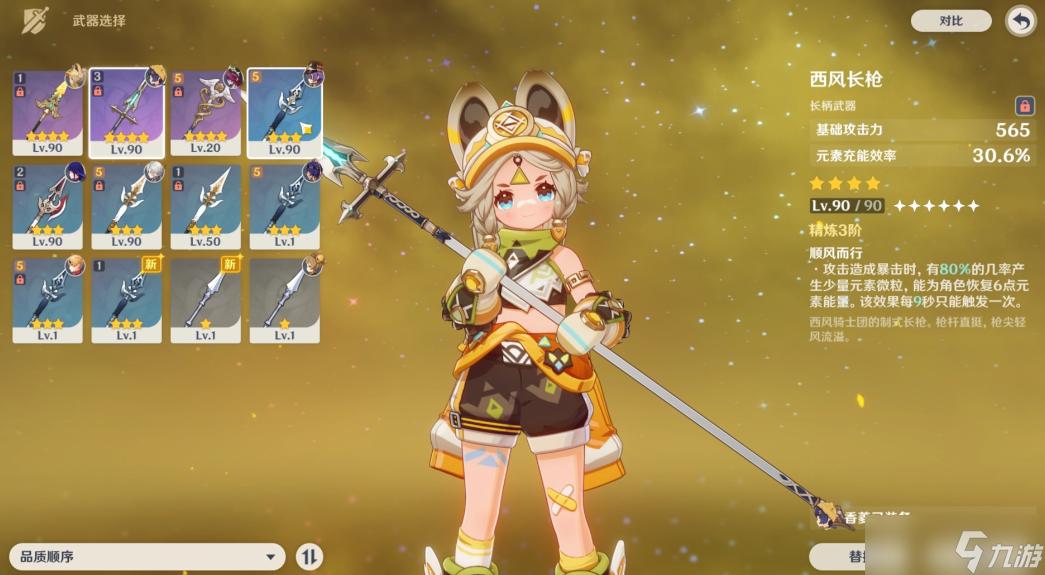1045x575 pixels.
Task: Open the 对比 compare view
Action: tap(950, 20)
